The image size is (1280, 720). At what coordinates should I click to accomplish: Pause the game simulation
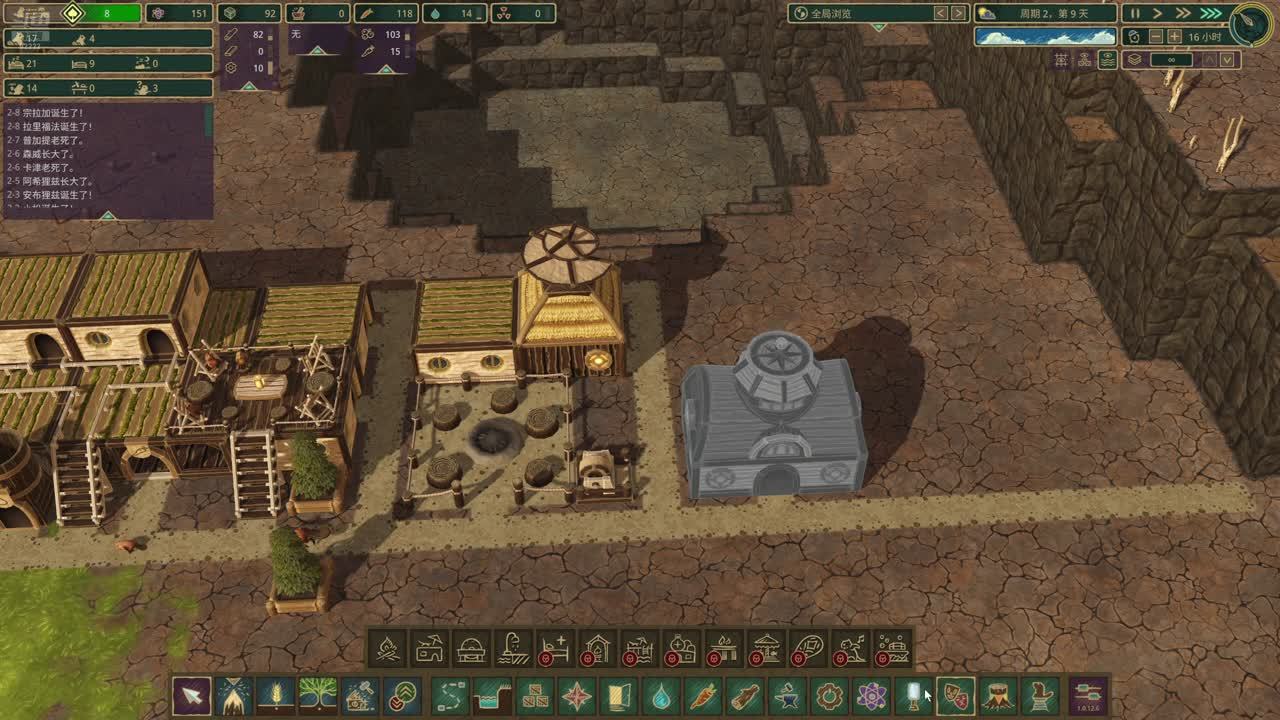click(1135, 13)
